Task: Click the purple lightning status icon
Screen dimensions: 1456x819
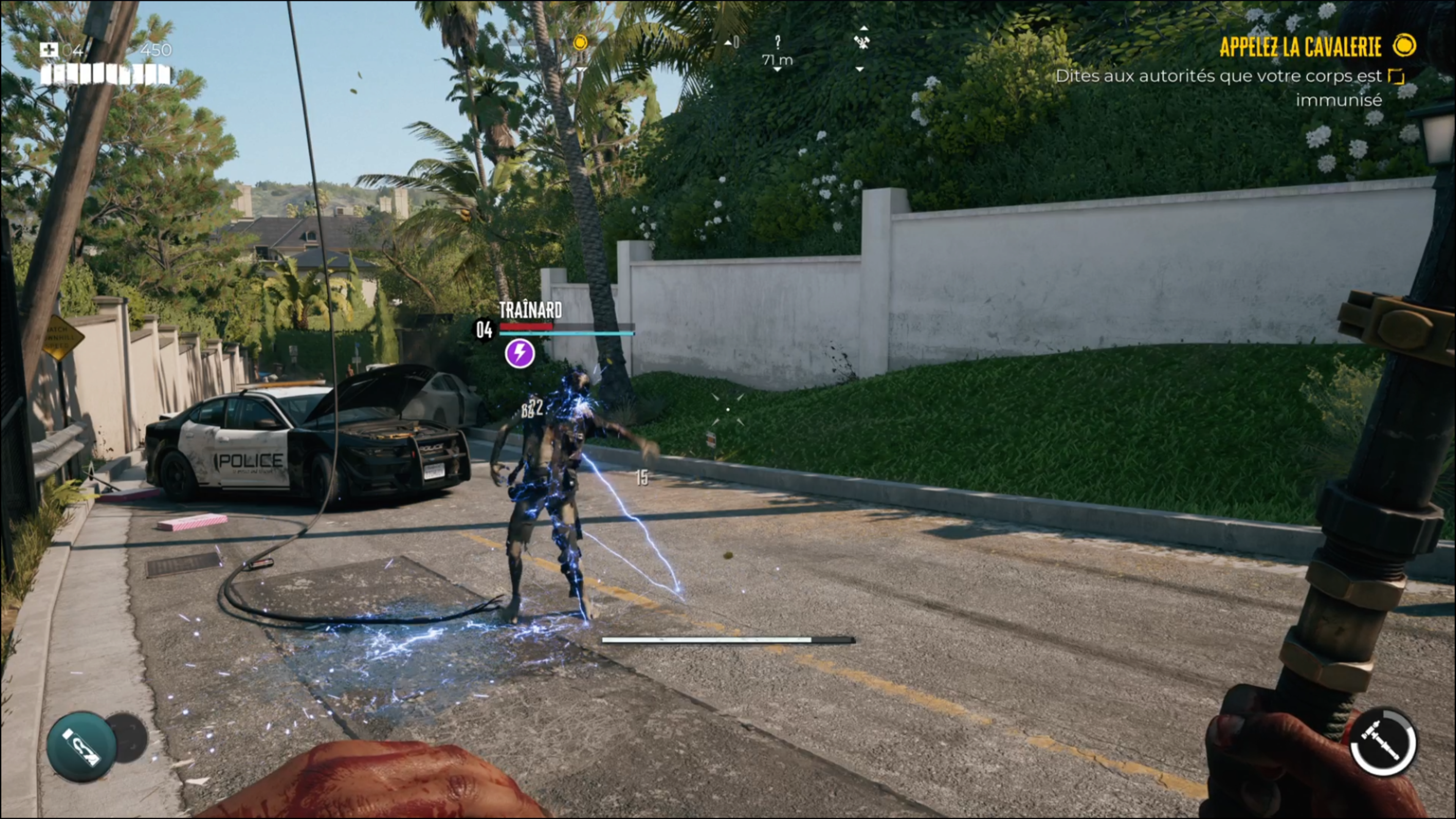Action: (x=519, y=354)
